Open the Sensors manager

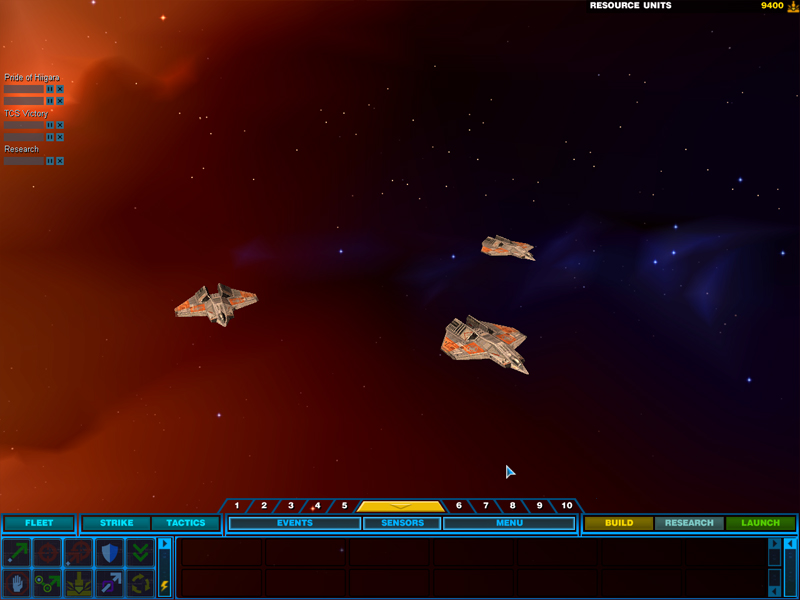click(402, 523)
